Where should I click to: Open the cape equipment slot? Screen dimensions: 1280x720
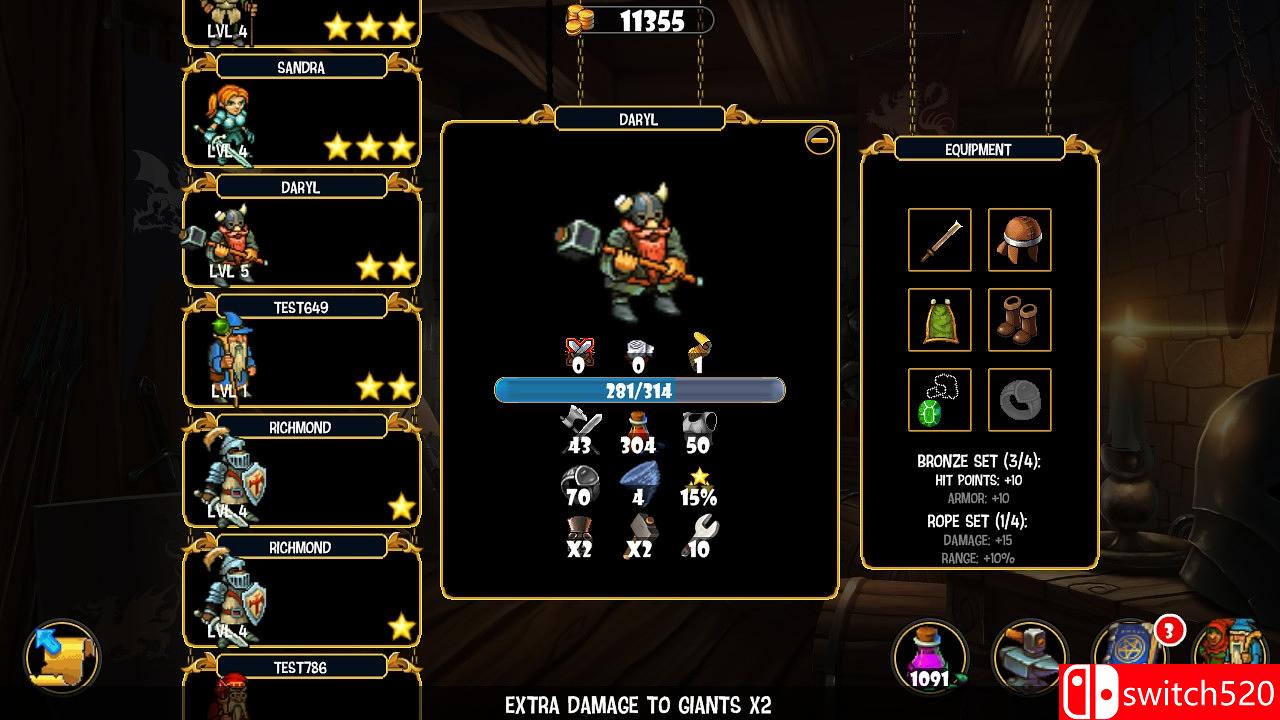(x=938, y=320)
